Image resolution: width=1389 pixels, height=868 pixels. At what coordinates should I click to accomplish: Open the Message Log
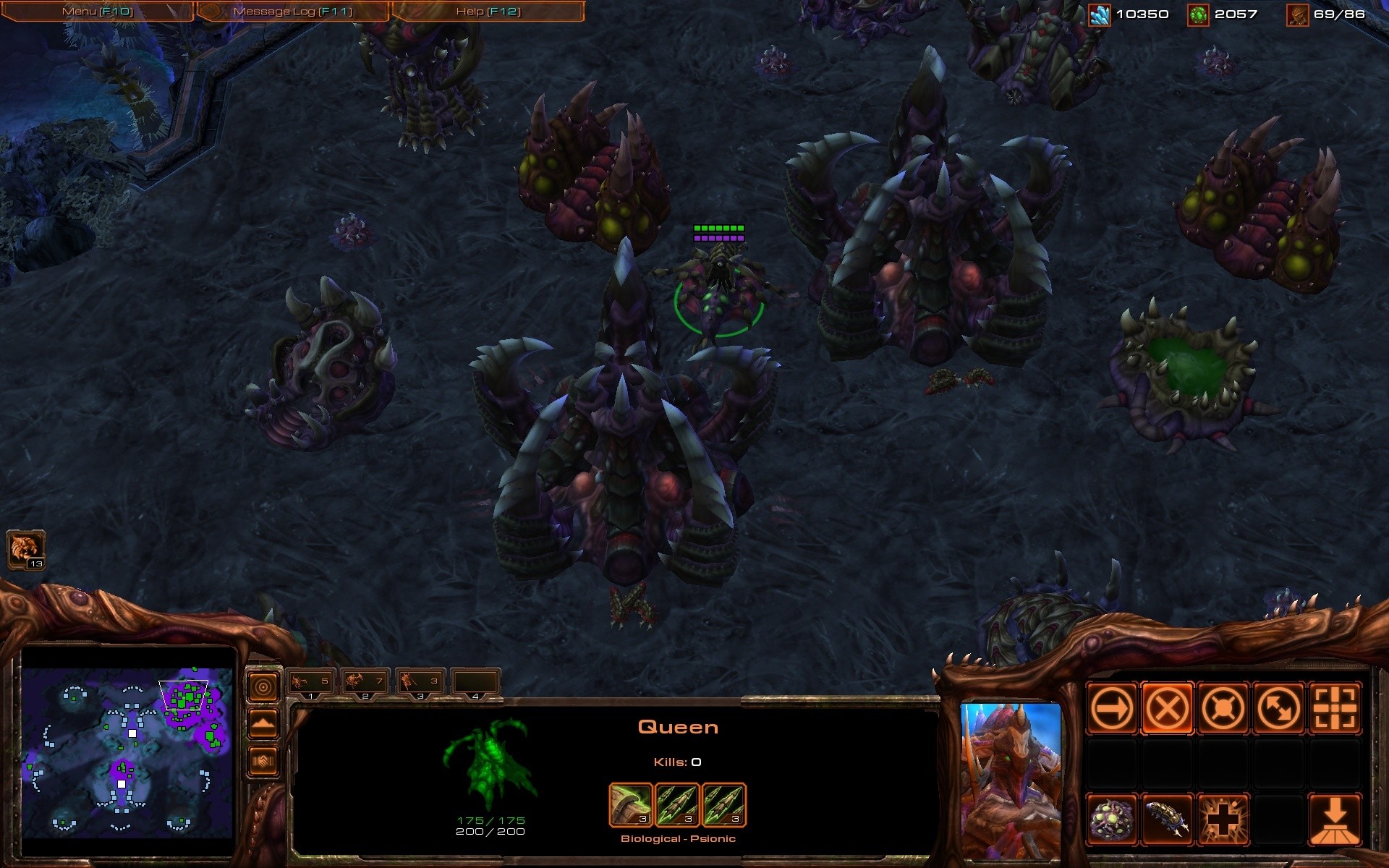(x=292, y=12)
